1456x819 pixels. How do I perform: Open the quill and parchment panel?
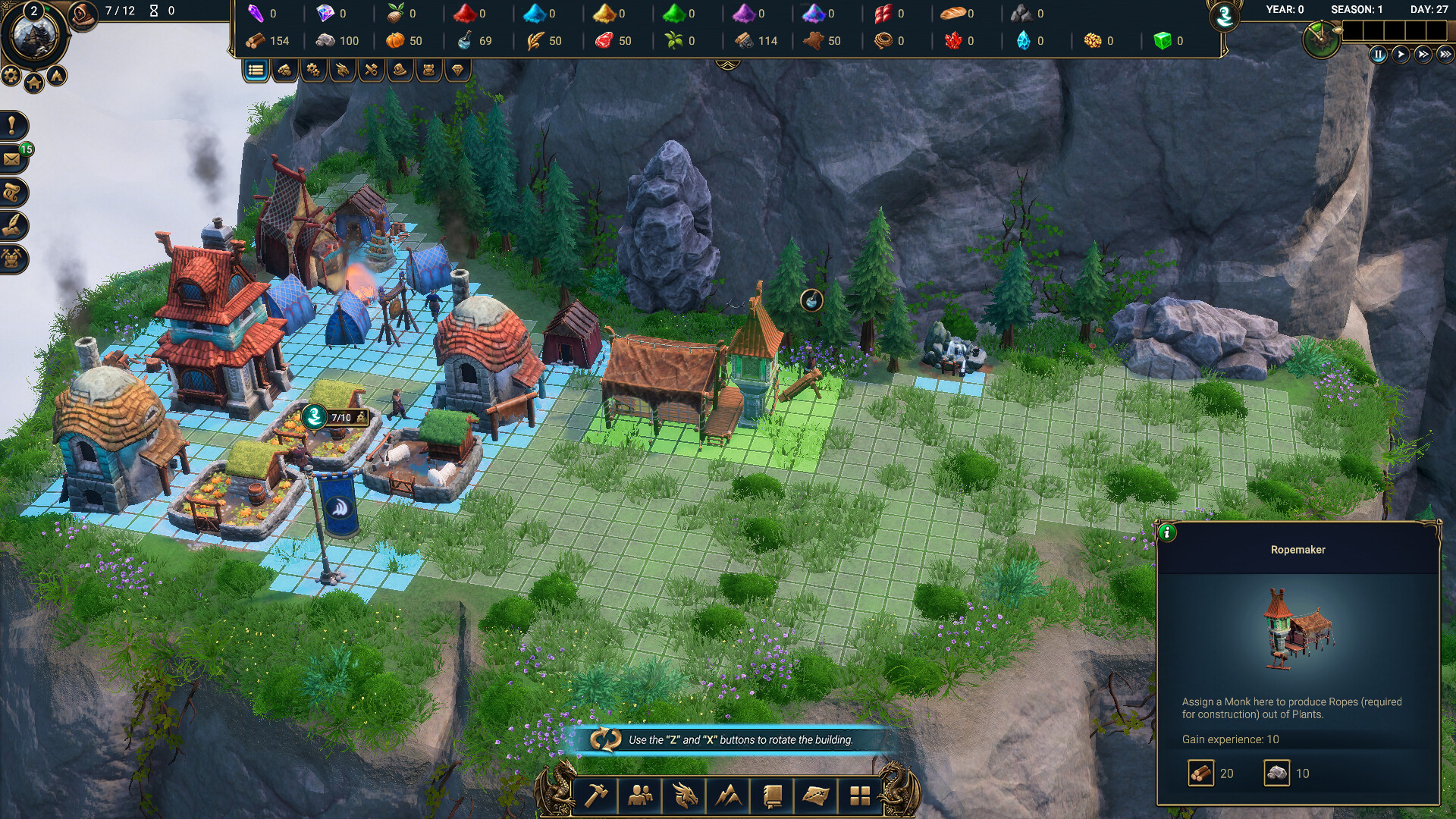[12, 225]
